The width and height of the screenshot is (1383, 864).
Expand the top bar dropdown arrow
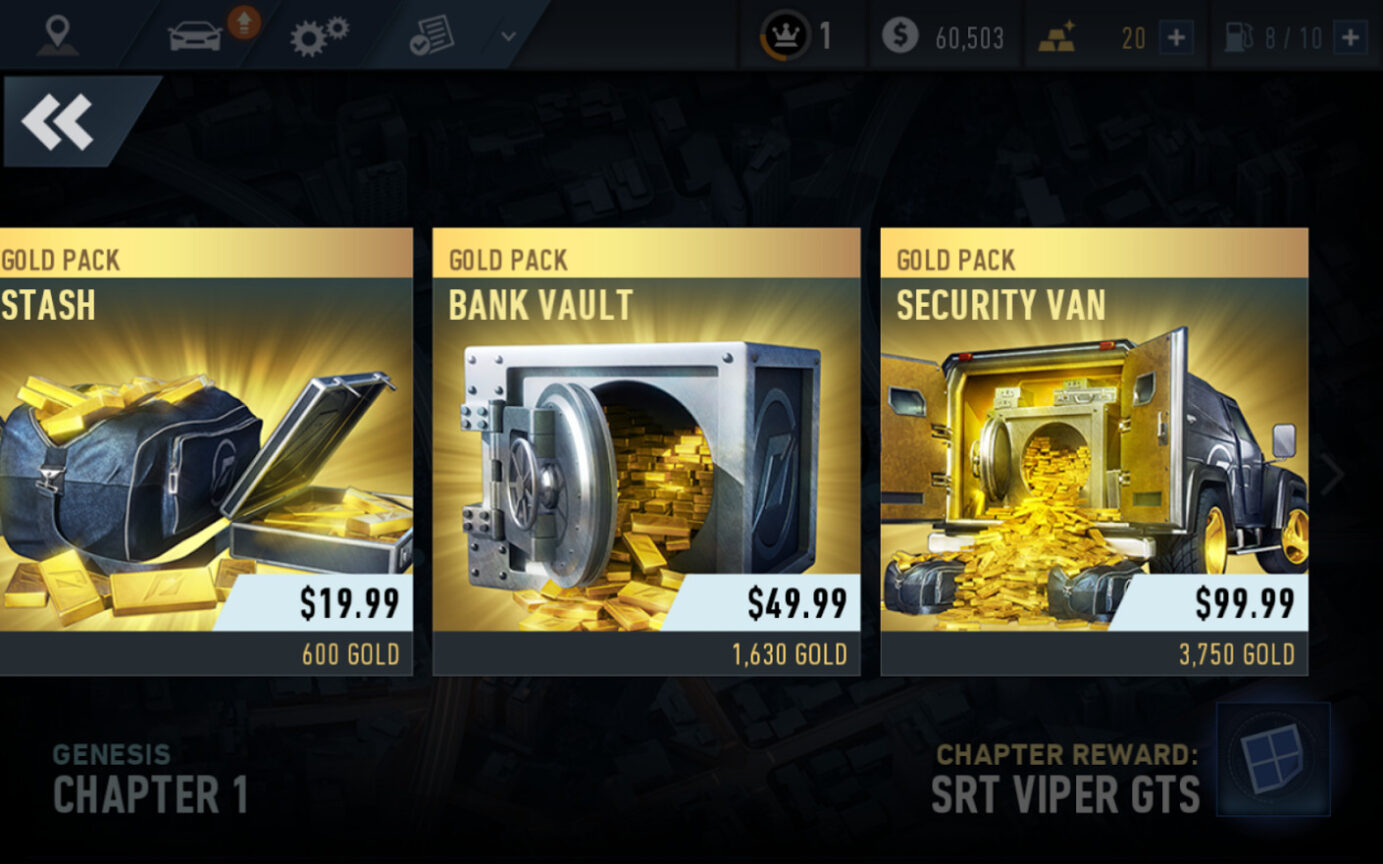[x=508, y=37]
